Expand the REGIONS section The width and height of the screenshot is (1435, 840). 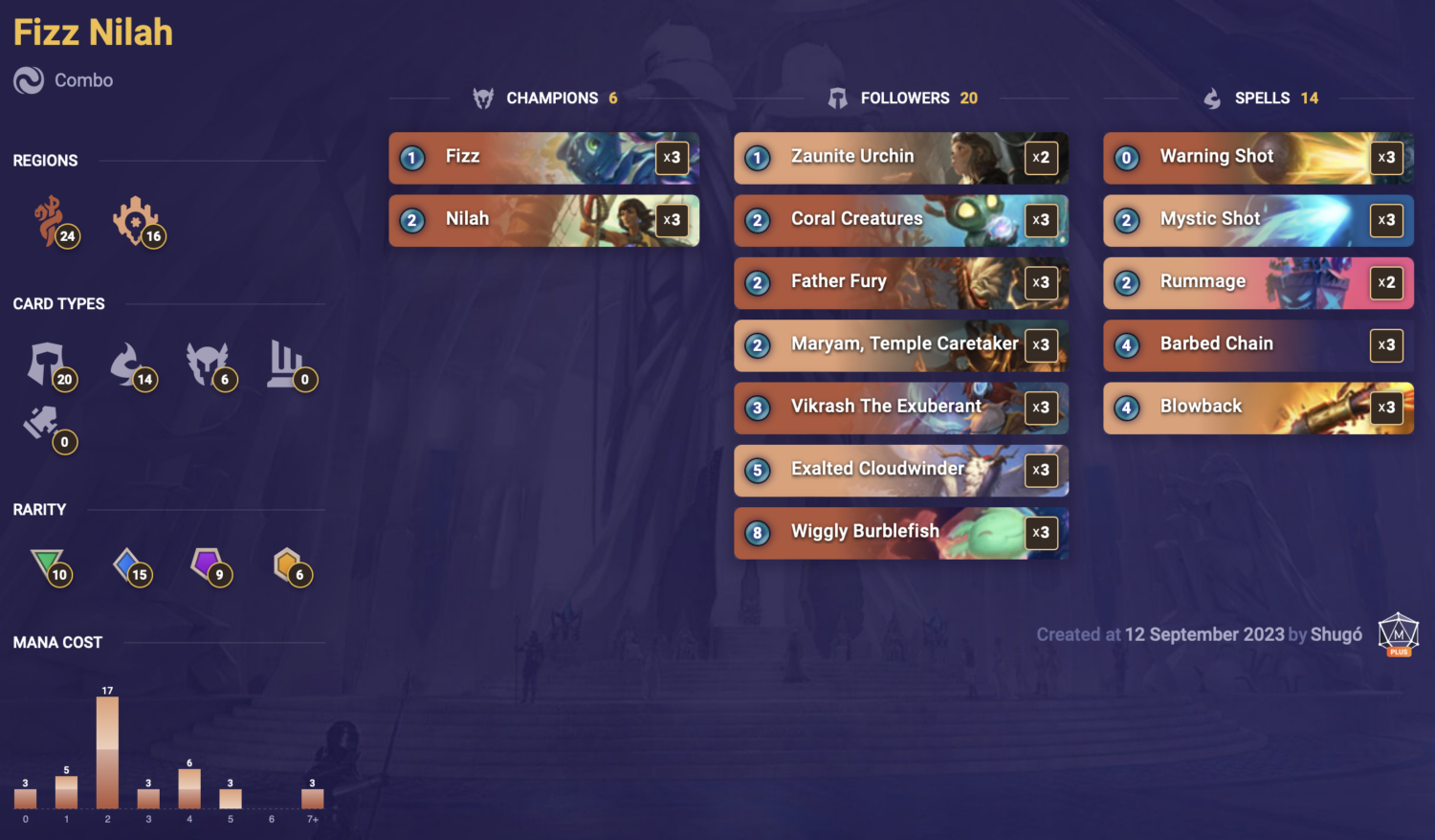(x=45, y=160)
